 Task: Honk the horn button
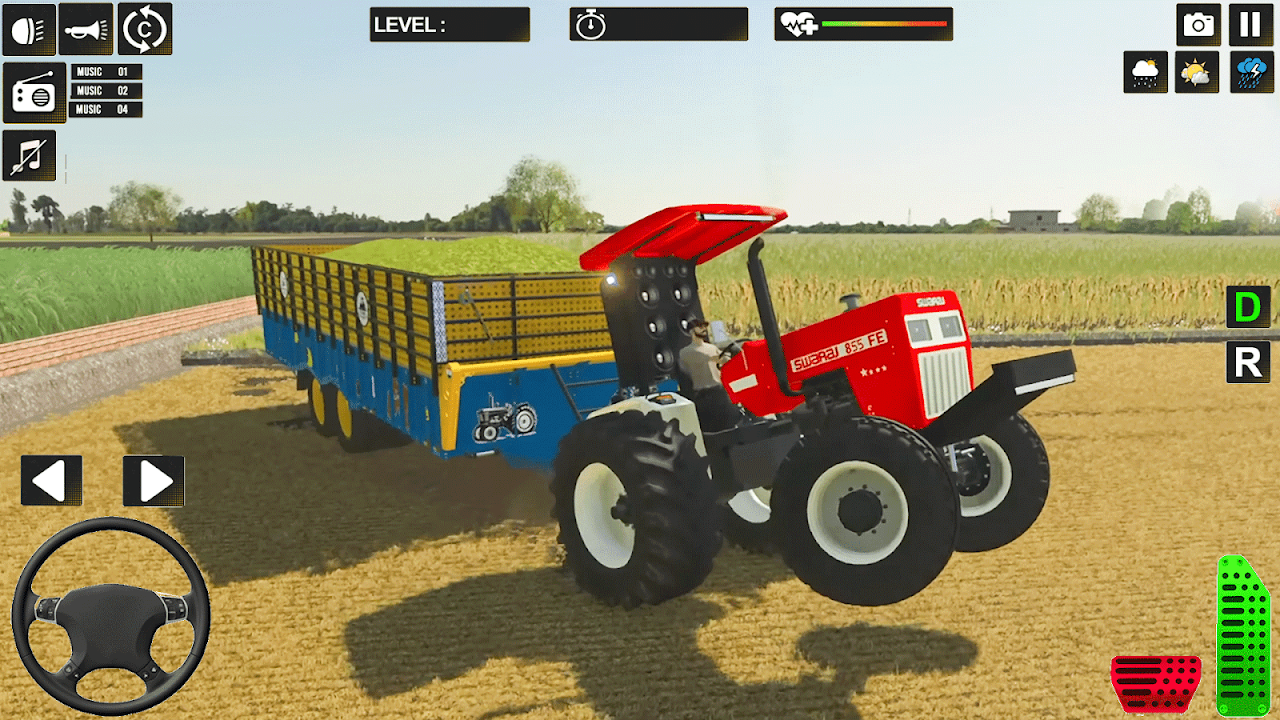(x=86, y=29)
